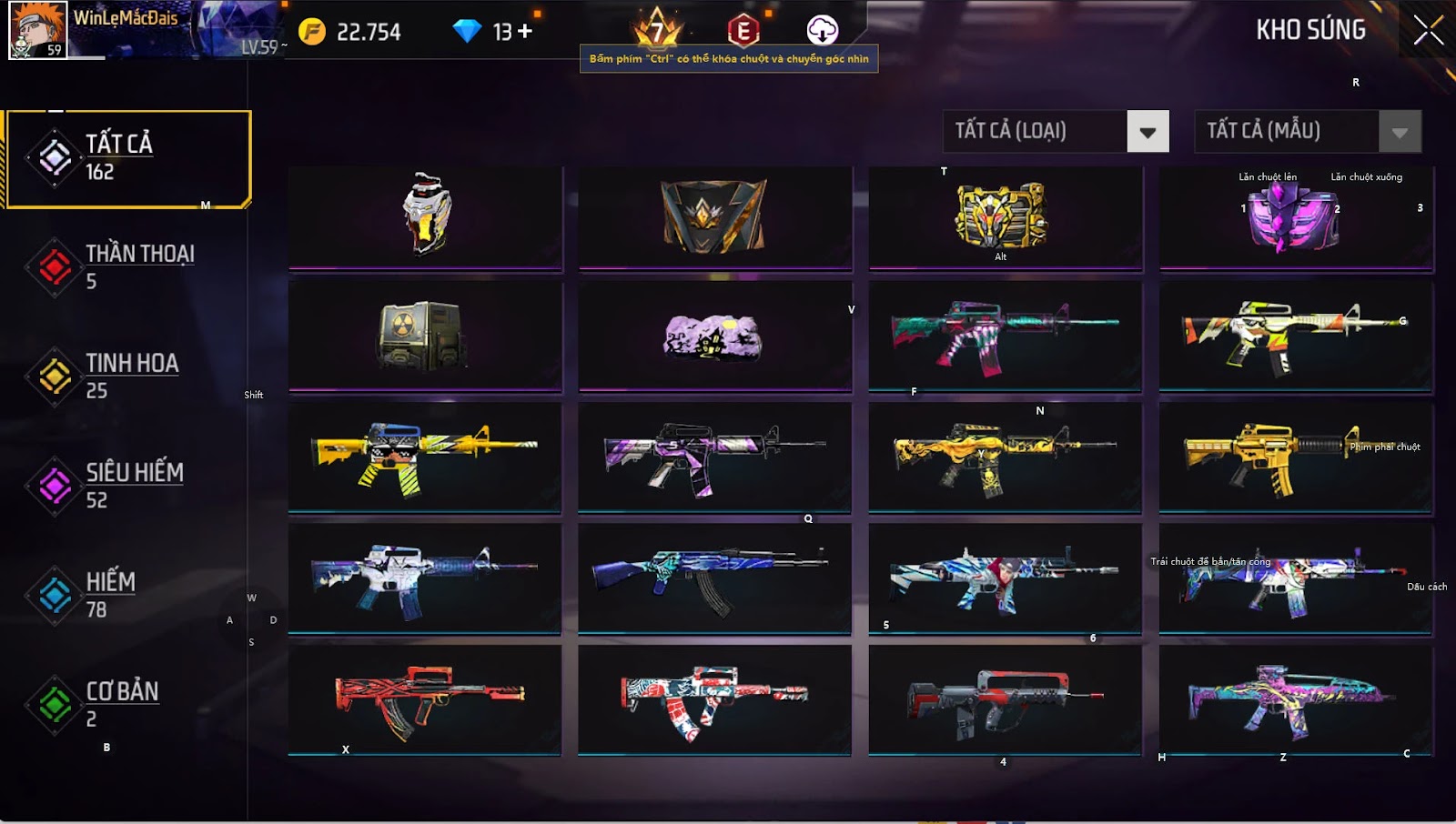Close the Kho Súng weapon vault

[x=1428, y=30]
